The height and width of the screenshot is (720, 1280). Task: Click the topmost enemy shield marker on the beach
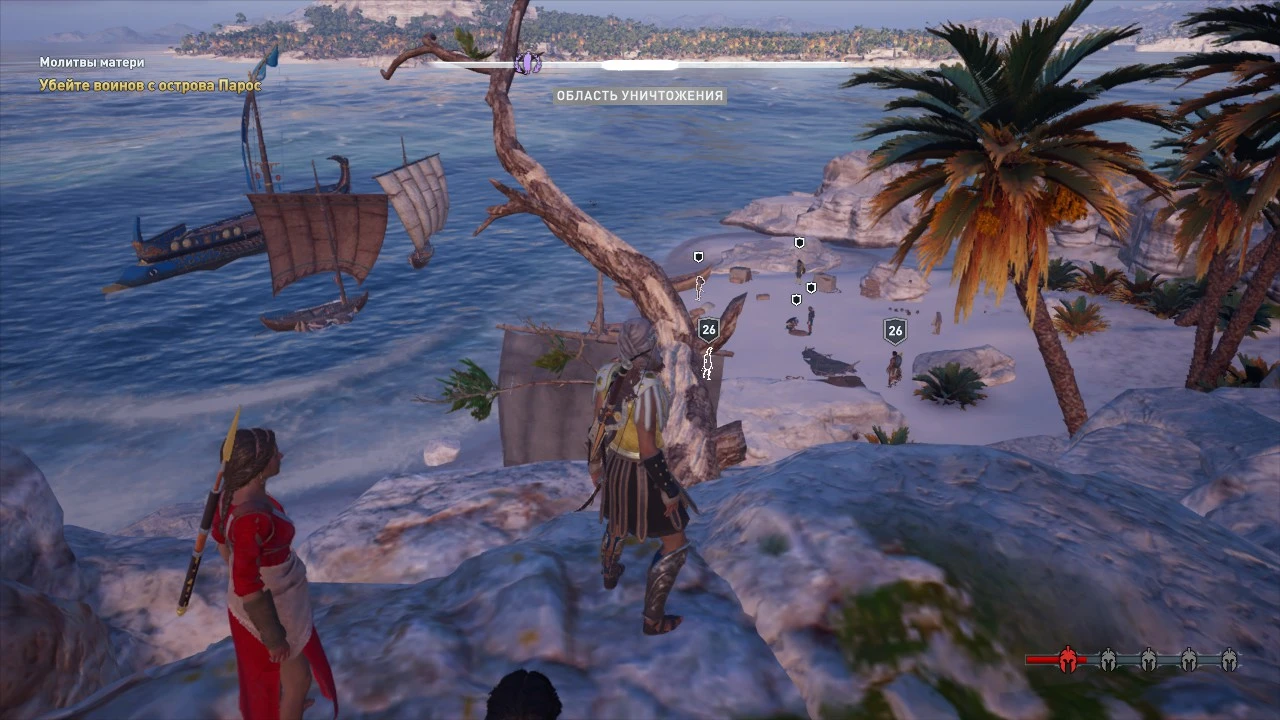click(x=799, y=242)
